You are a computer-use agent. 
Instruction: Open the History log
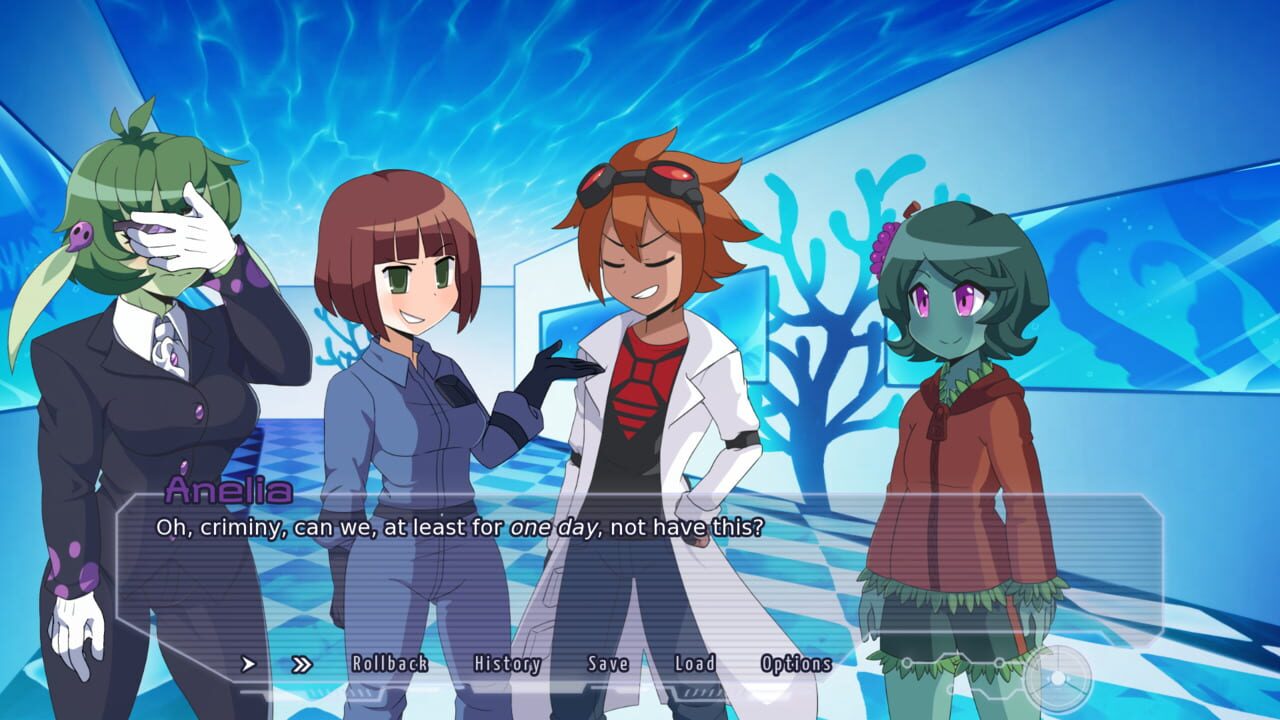click(x=508, y=663)
